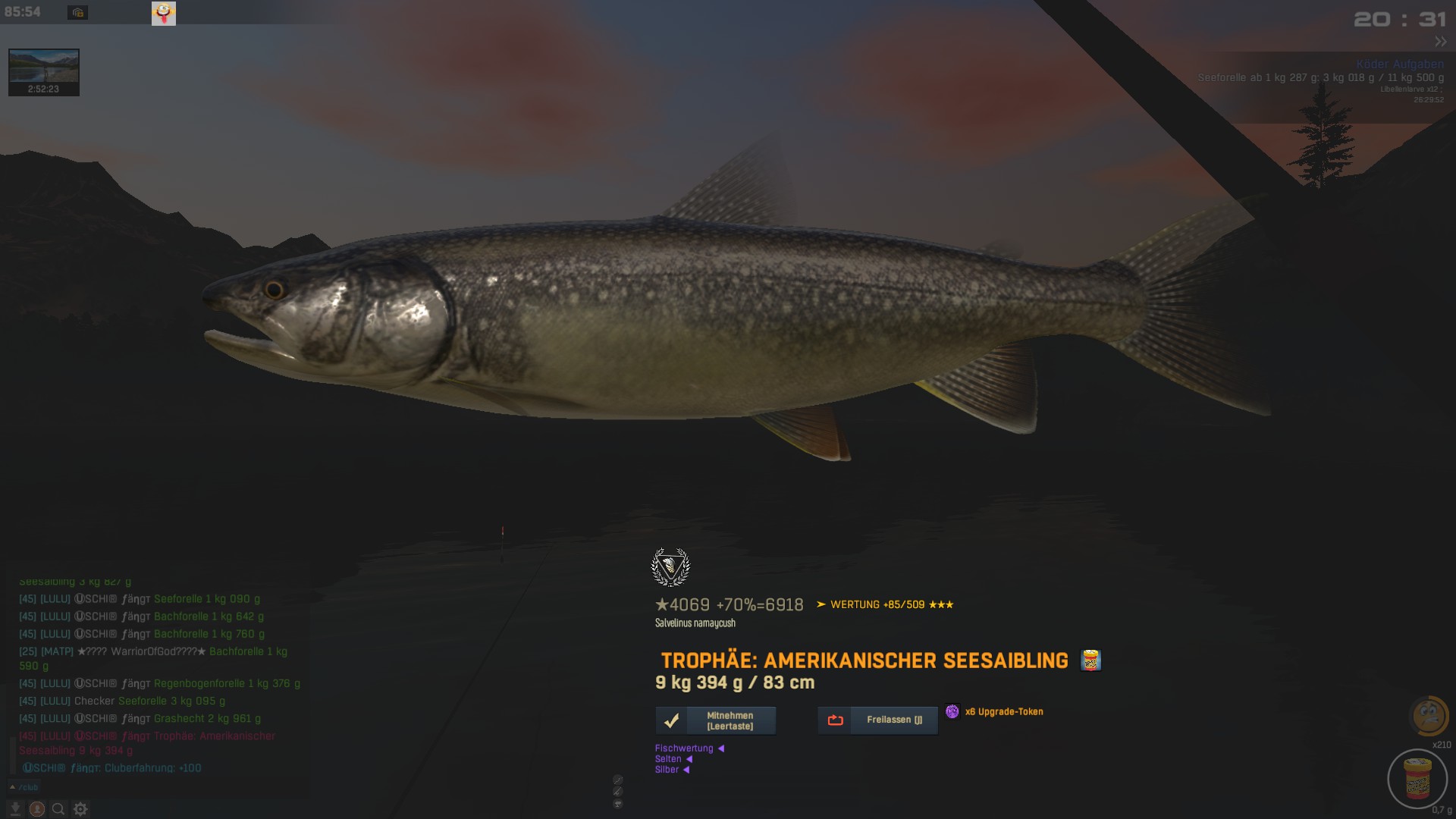
Task: Click the magnifying glass chat search icon
Action: (x=58, y=809)
